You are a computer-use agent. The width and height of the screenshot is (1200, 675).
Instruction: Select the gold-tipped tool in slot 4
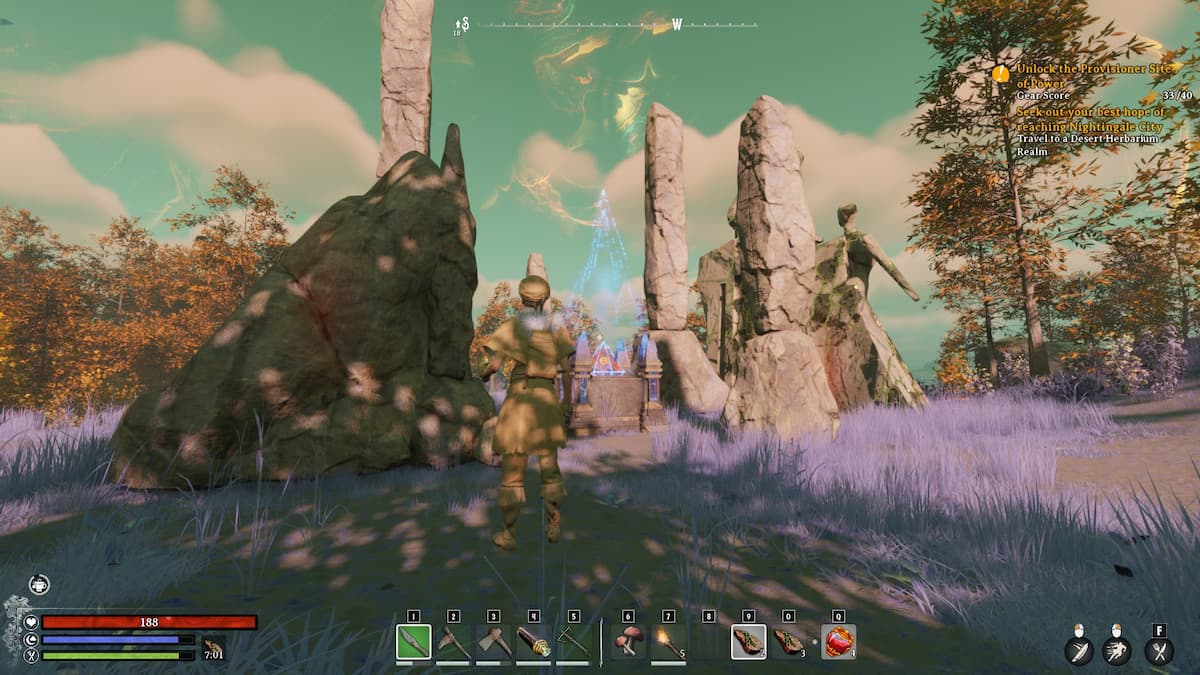[533, 642]
